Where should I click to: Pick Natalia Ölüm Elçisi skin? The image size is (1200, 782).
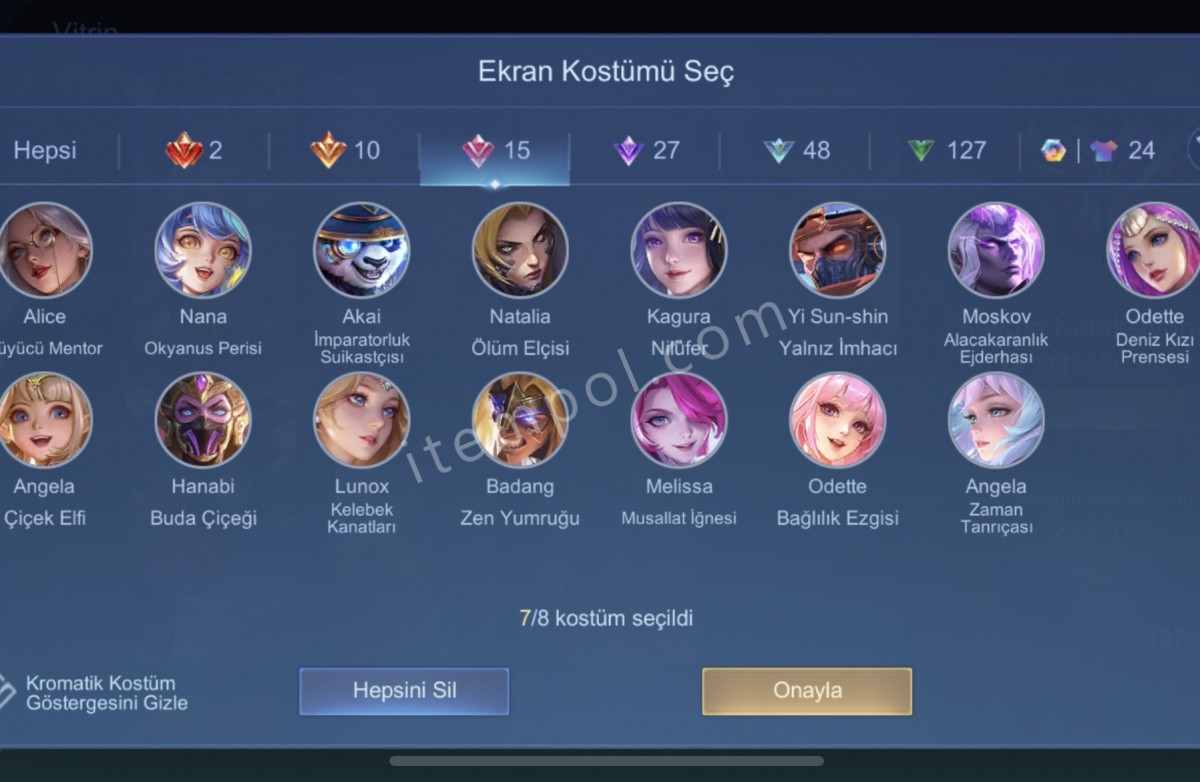(520, 250)
